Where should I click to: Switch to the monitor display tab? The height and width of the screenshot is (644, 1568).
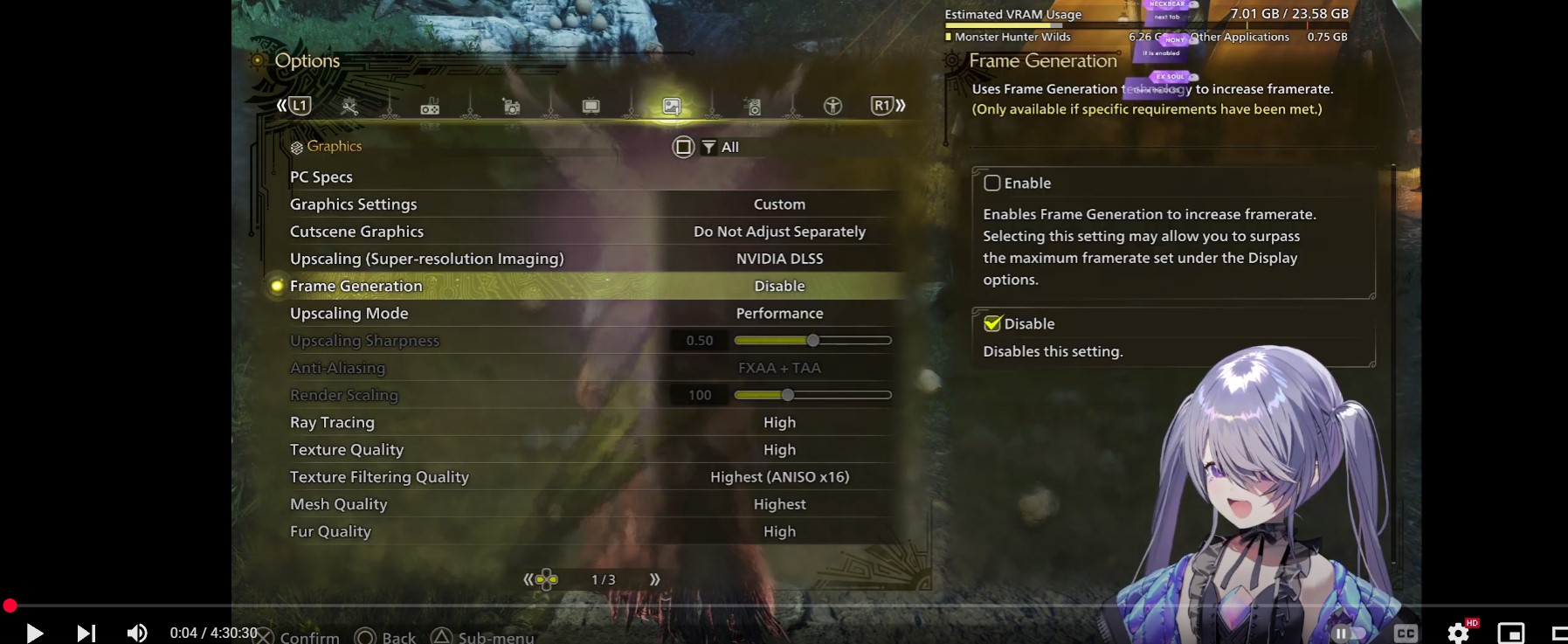[591, 107]
